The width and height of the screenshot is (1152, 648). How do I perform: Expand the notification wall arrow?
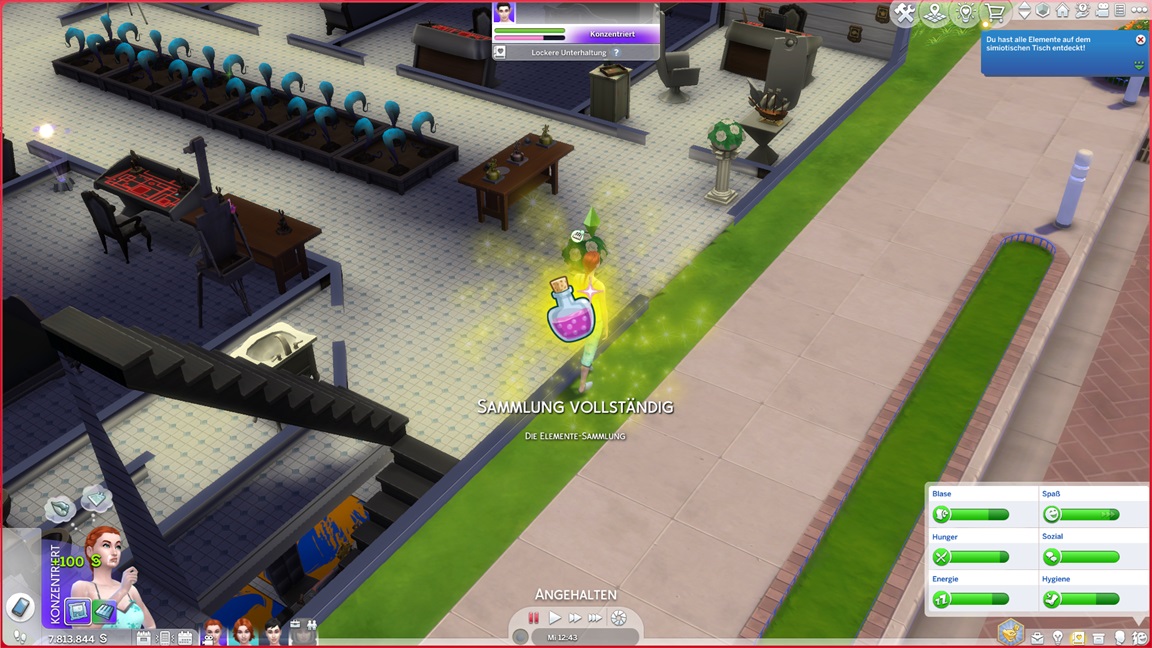point(1138,64)
